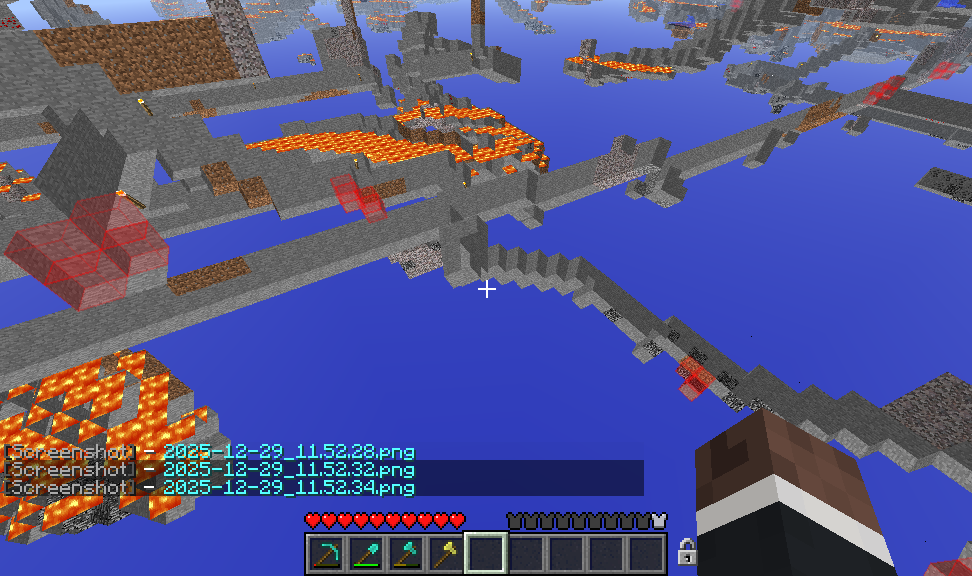Select the diamond pickaxe hotbar slot
The width and height of the screenshot is (972, 576).
click(x=326, y=552)
